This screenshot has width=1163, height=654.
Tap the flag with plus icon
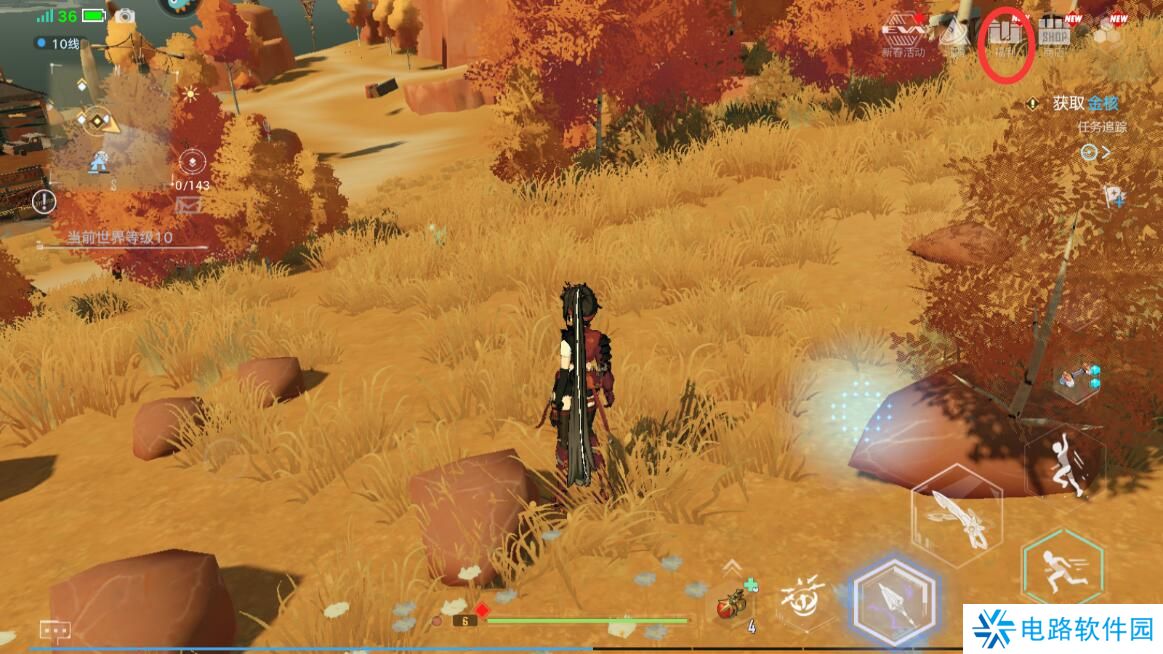coord(1115,195)
